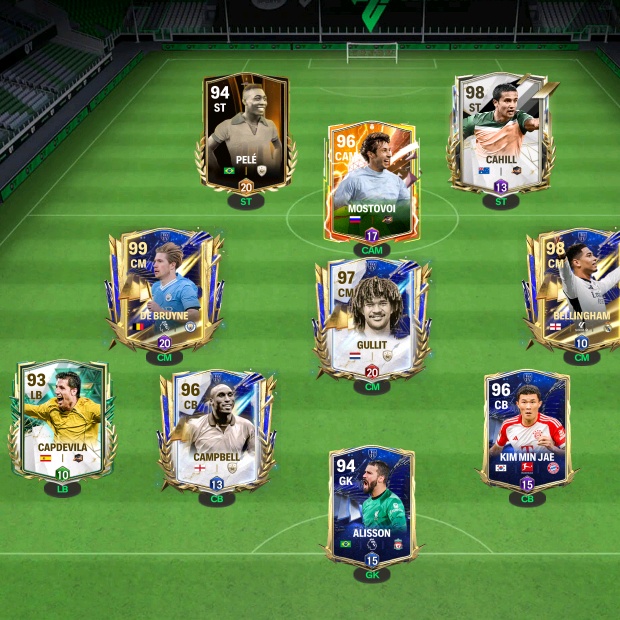The width and height of the screenshot is (620, 620).
Task: Select the Gullit central midfielder card
Action: tap(372, 318)
